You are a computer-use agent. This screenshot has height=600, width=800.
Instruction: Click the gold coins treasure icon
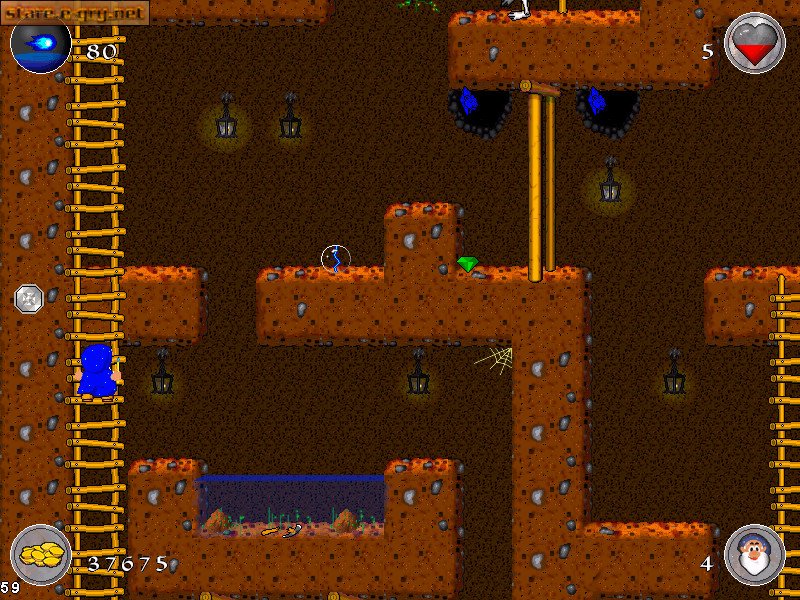(x=41, y=556)
